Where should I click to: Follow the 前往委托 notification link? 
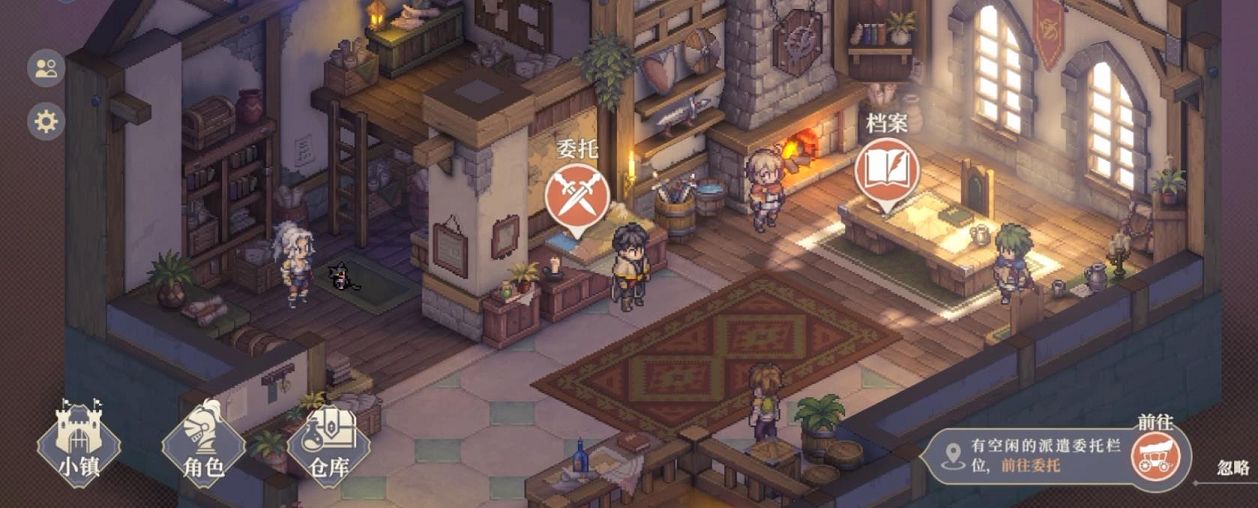(x=1030, y=465)
